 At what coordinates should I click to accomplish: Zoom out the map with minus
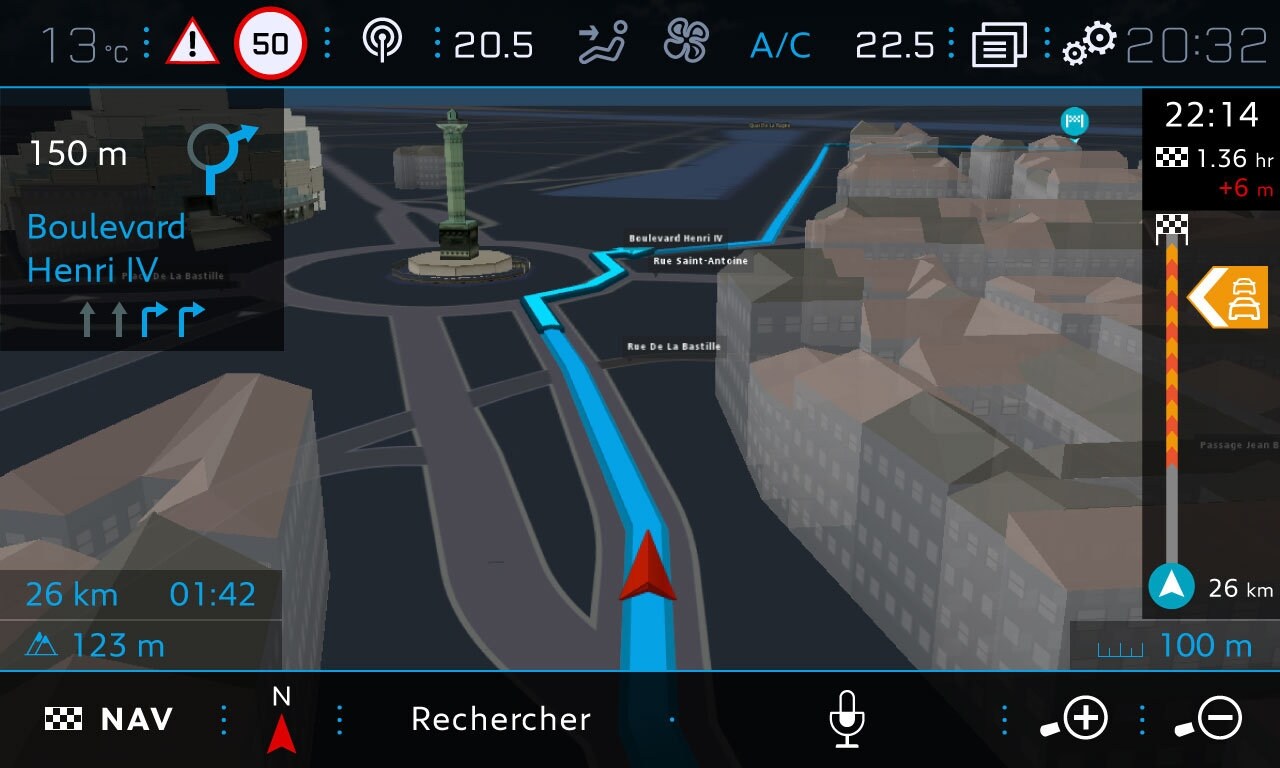point(1209,719)
